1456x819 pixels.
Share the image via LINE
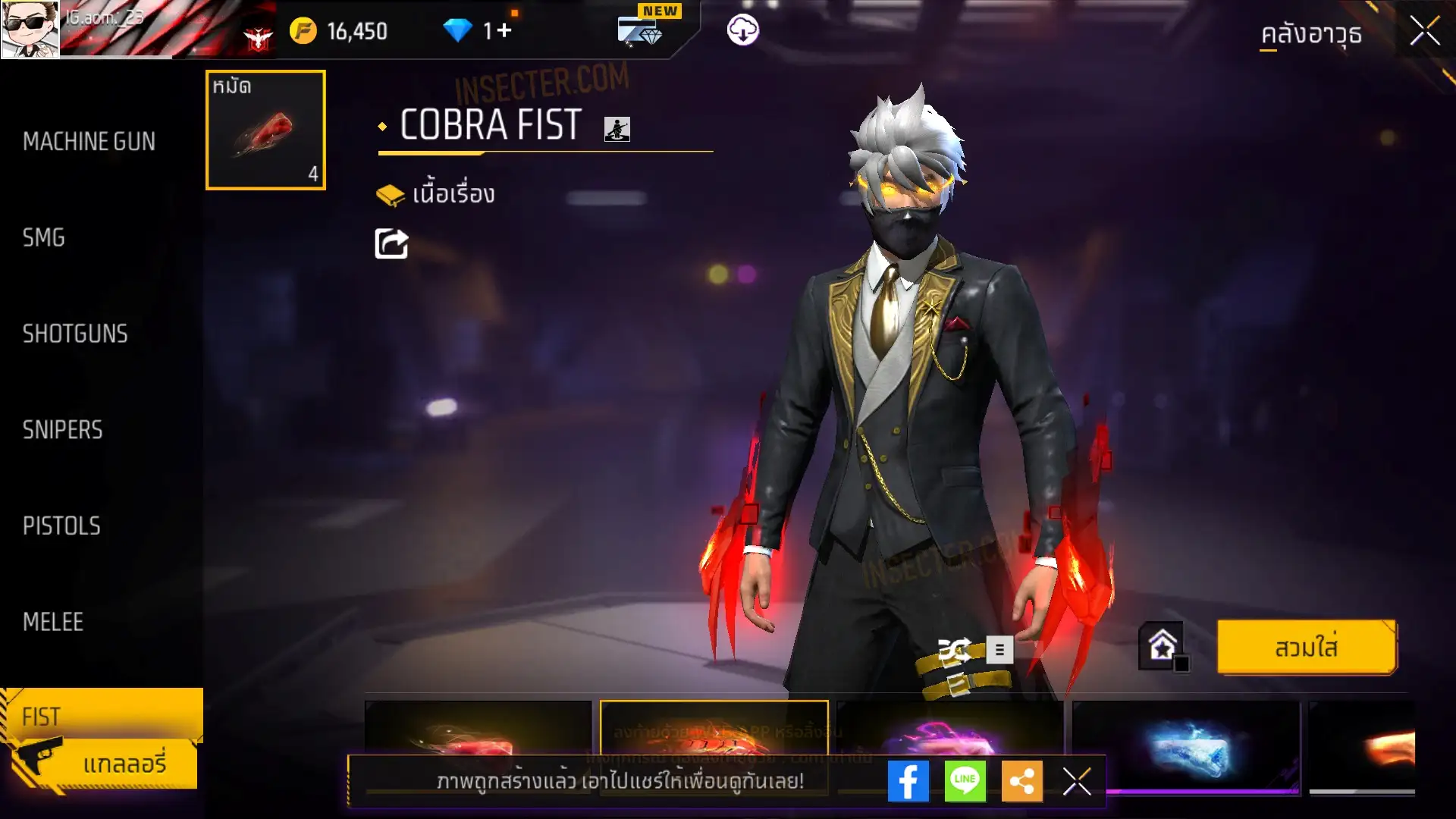(965, 781)
